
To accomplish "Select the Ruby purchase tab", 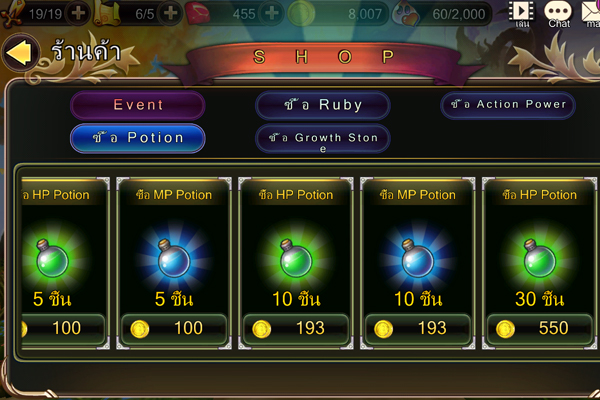I will tap(323, 105).
